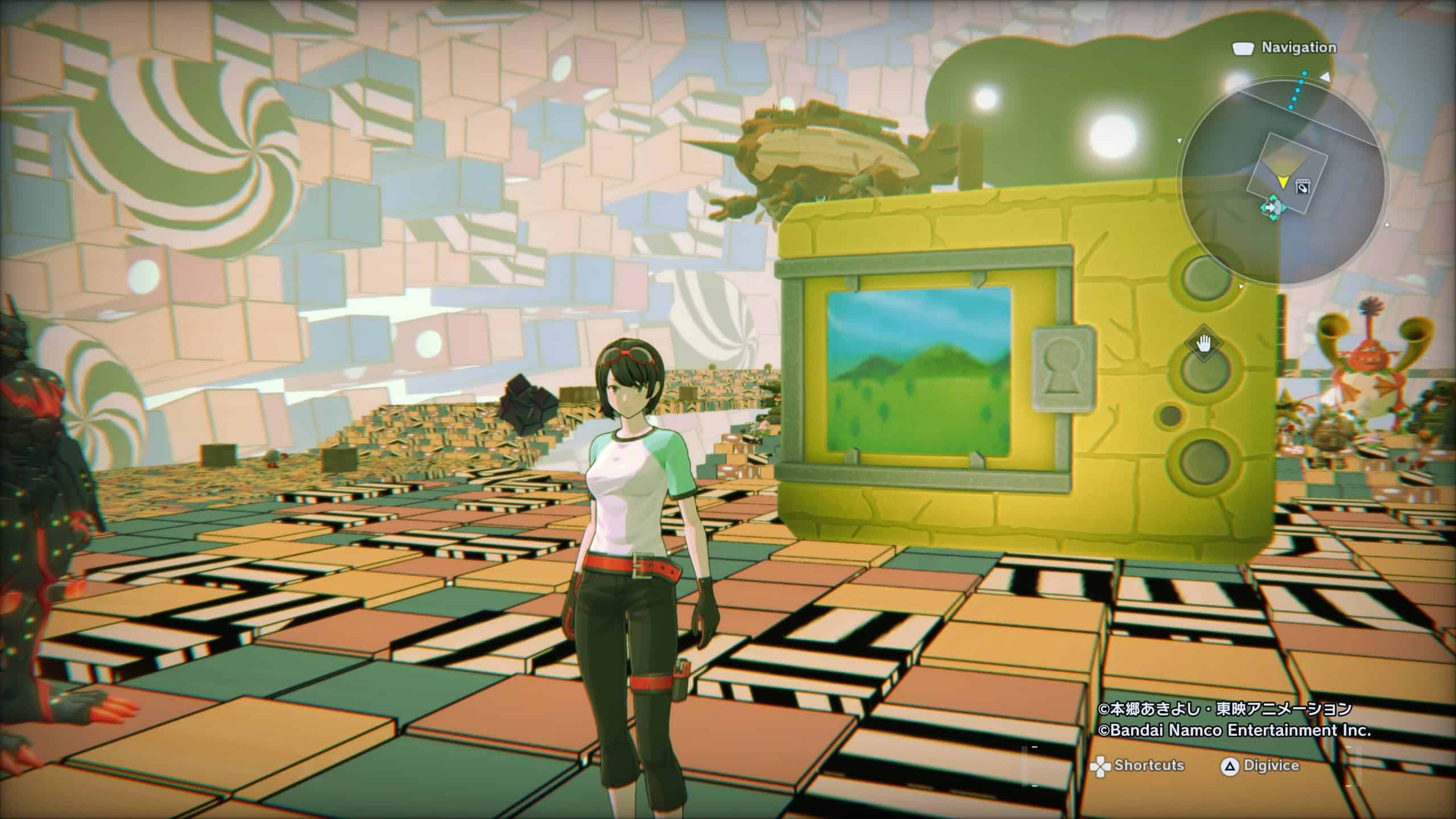The height and width of the screenshot is (819, 1456).
Task: Click the teal exit marker on the minimap
Action: pyautogui.click(x=1272, y=207)
